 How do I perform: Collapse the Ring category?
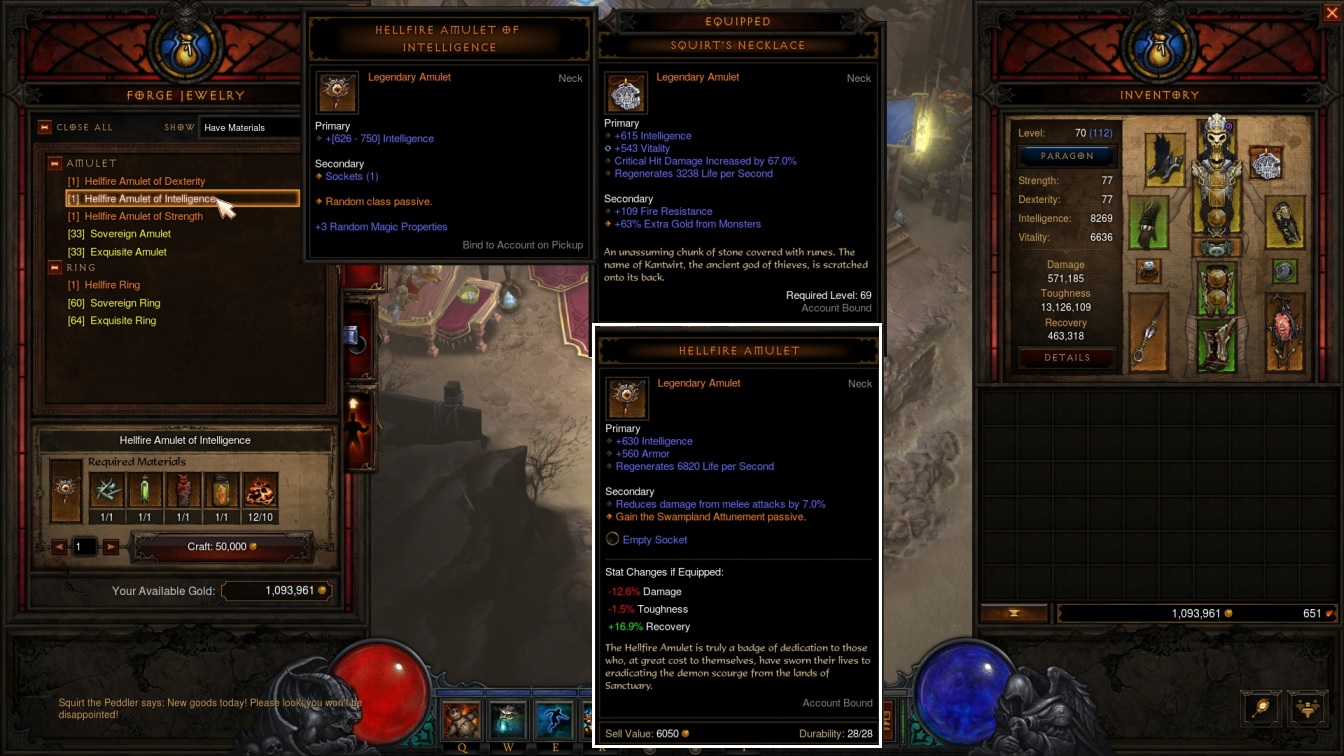point(55,268)
